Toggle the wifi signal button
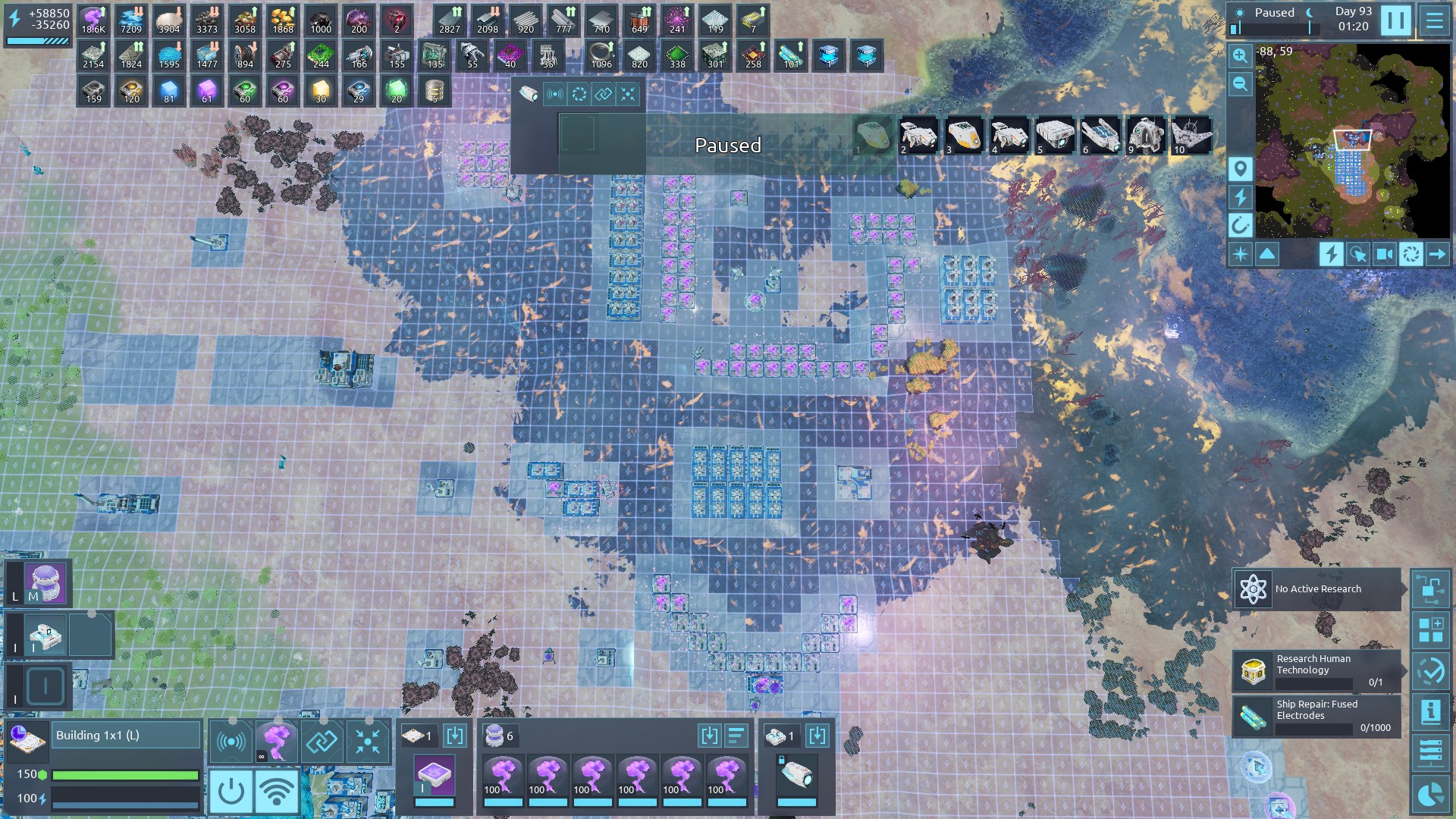Viewport: 1456px width, 819px height. point(276,792)
